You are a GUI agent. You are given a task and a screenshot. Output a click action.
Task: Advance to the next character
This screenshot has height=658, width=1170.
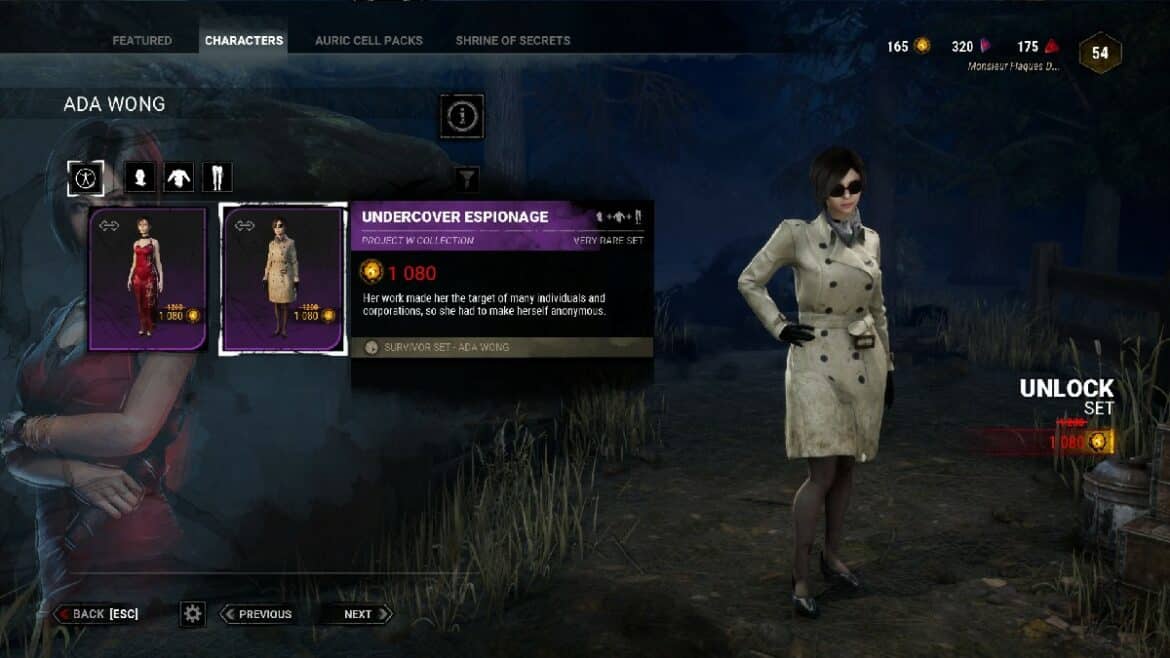coord(357,614)
